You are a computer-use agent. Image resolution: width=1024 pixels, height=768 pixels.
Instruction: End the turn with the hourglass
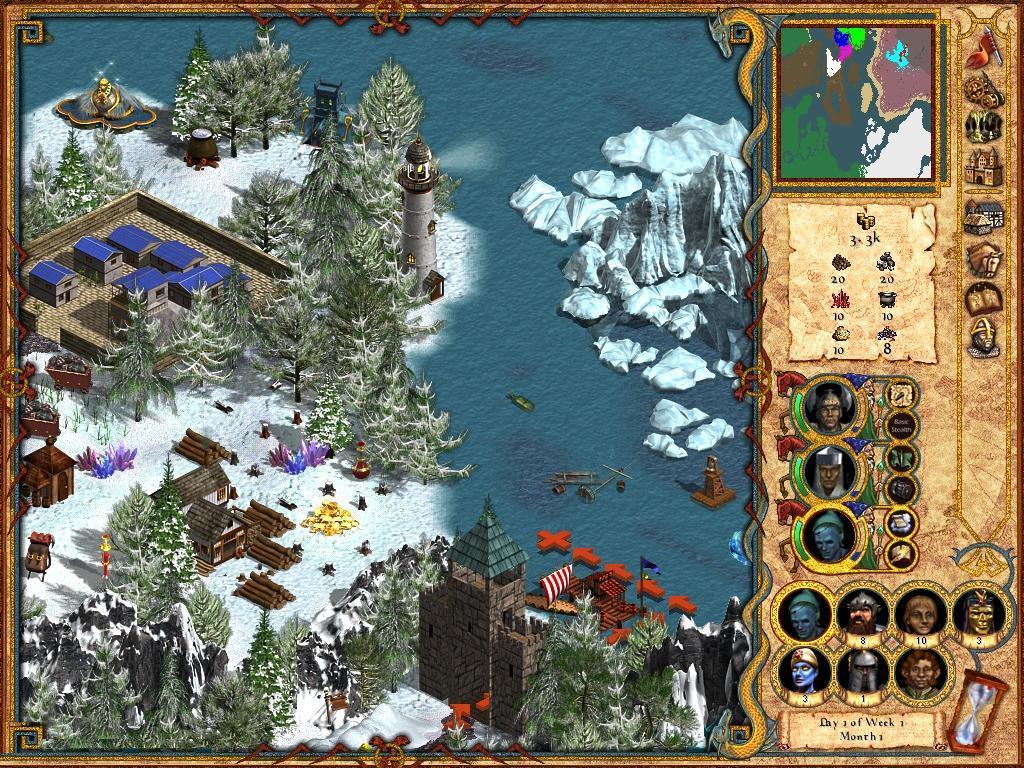point(965,711)
